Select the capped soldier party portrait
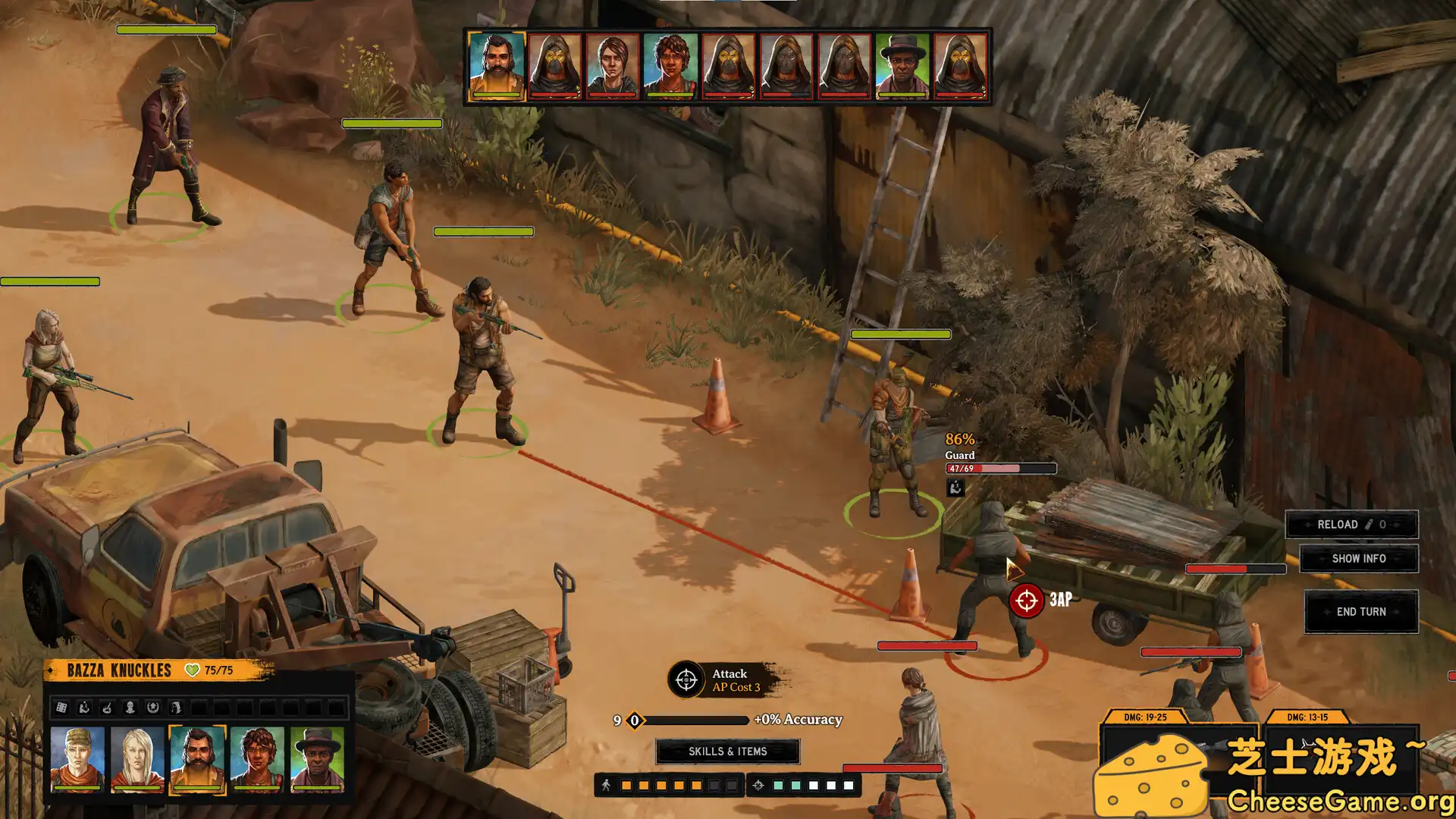This screenshot has height=819, width=1456. [77, 759]
